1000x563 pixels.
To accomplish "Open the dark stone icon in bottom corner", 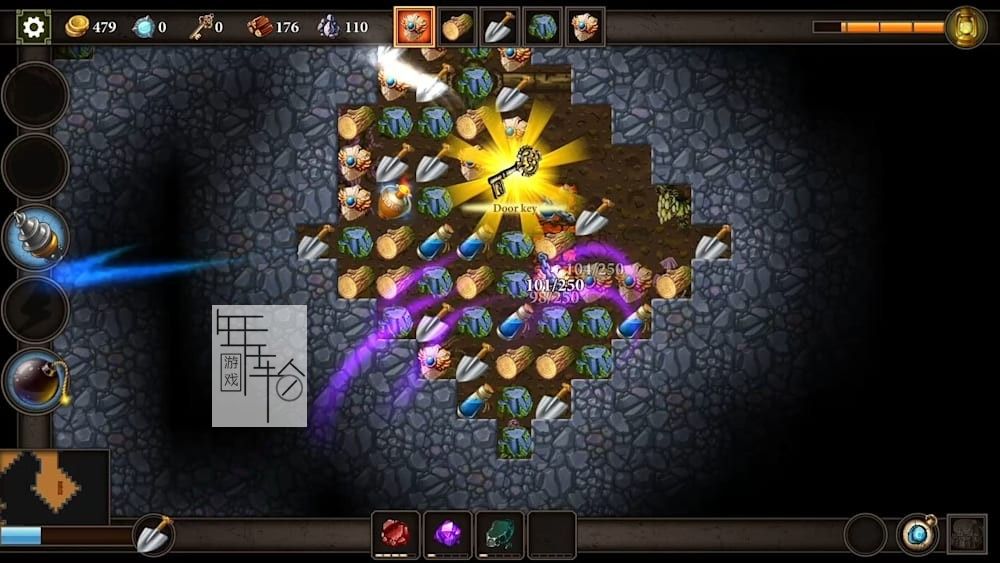I will pyautogui.click(x=967, y=534).
